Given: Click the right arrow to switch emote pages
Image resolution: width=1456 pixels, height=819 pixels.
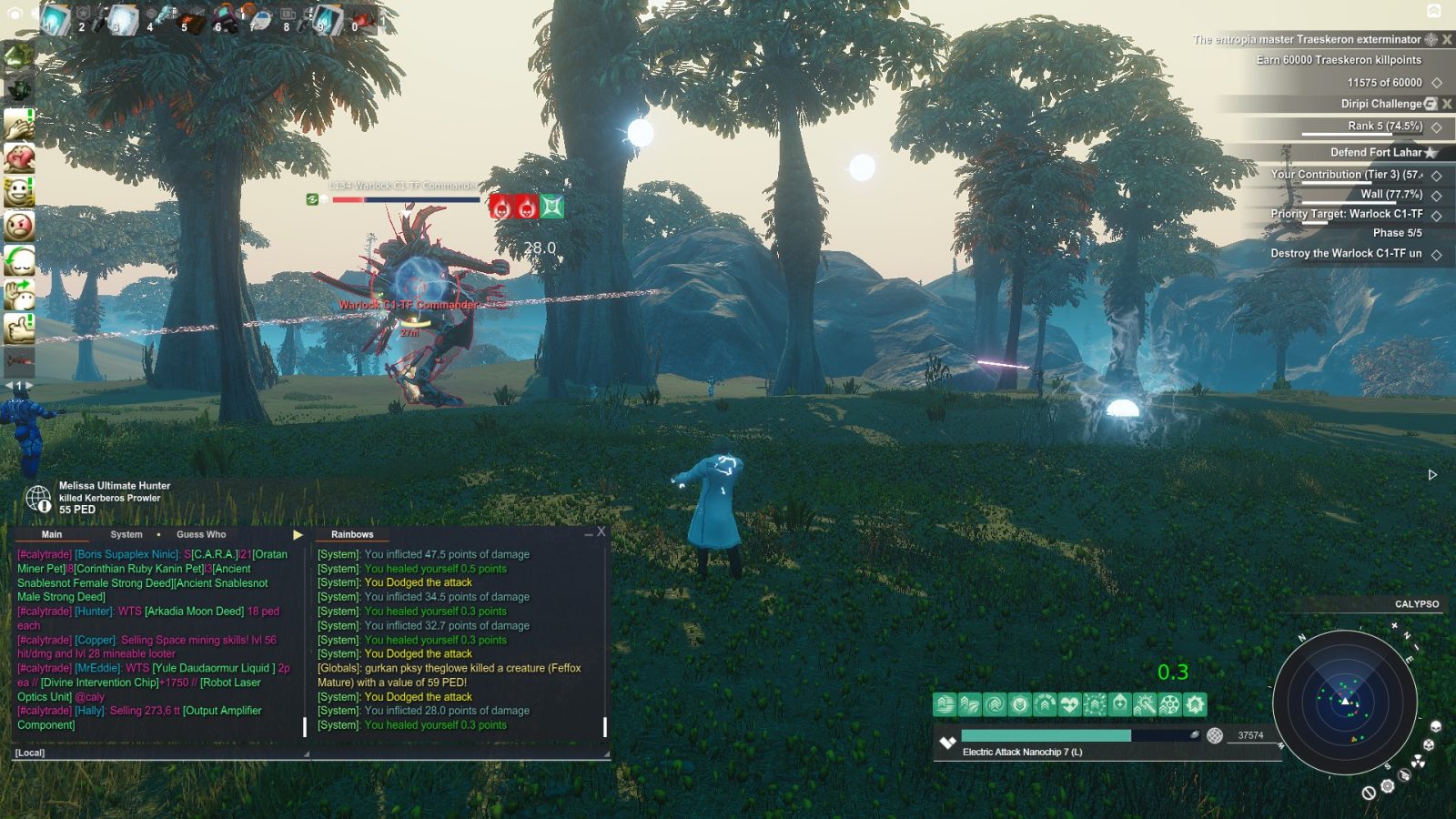Looking at the screenshot, I should (x=28, y=384).
